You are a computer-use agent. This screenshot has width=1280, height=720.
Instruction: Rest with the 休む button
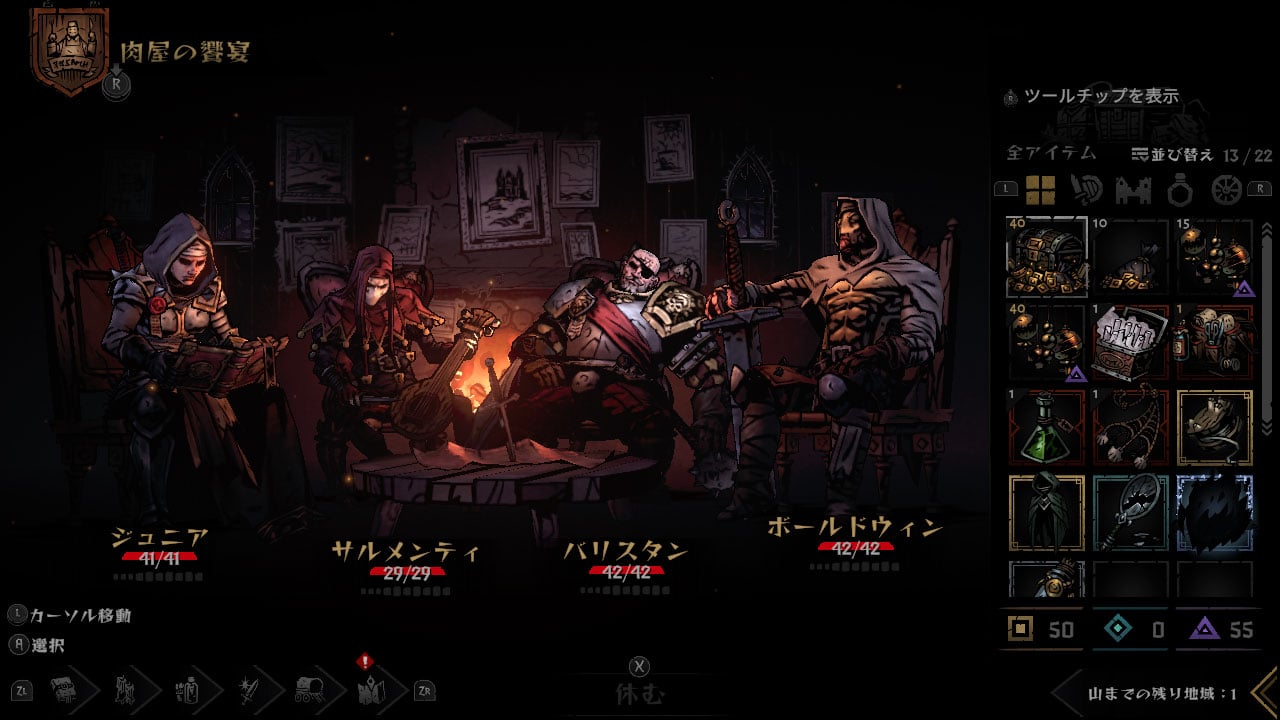(639, 693)
